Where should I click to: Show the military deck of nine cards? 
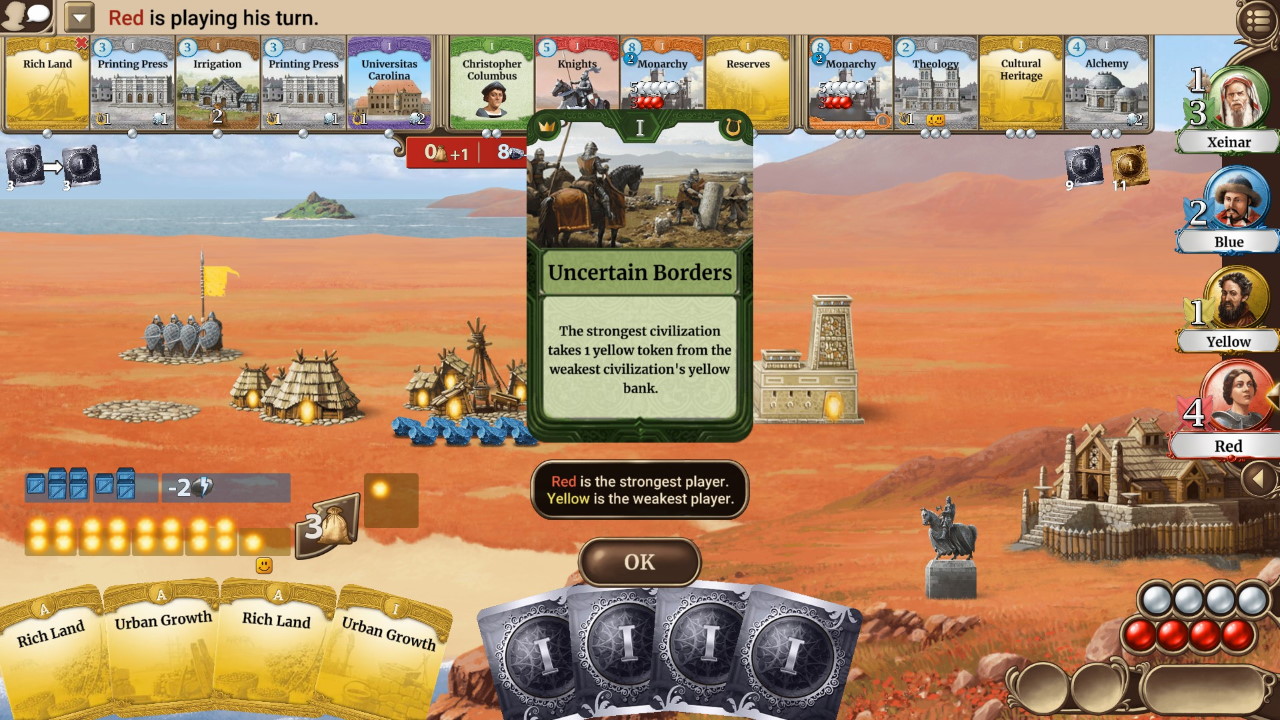(1083, 165)
